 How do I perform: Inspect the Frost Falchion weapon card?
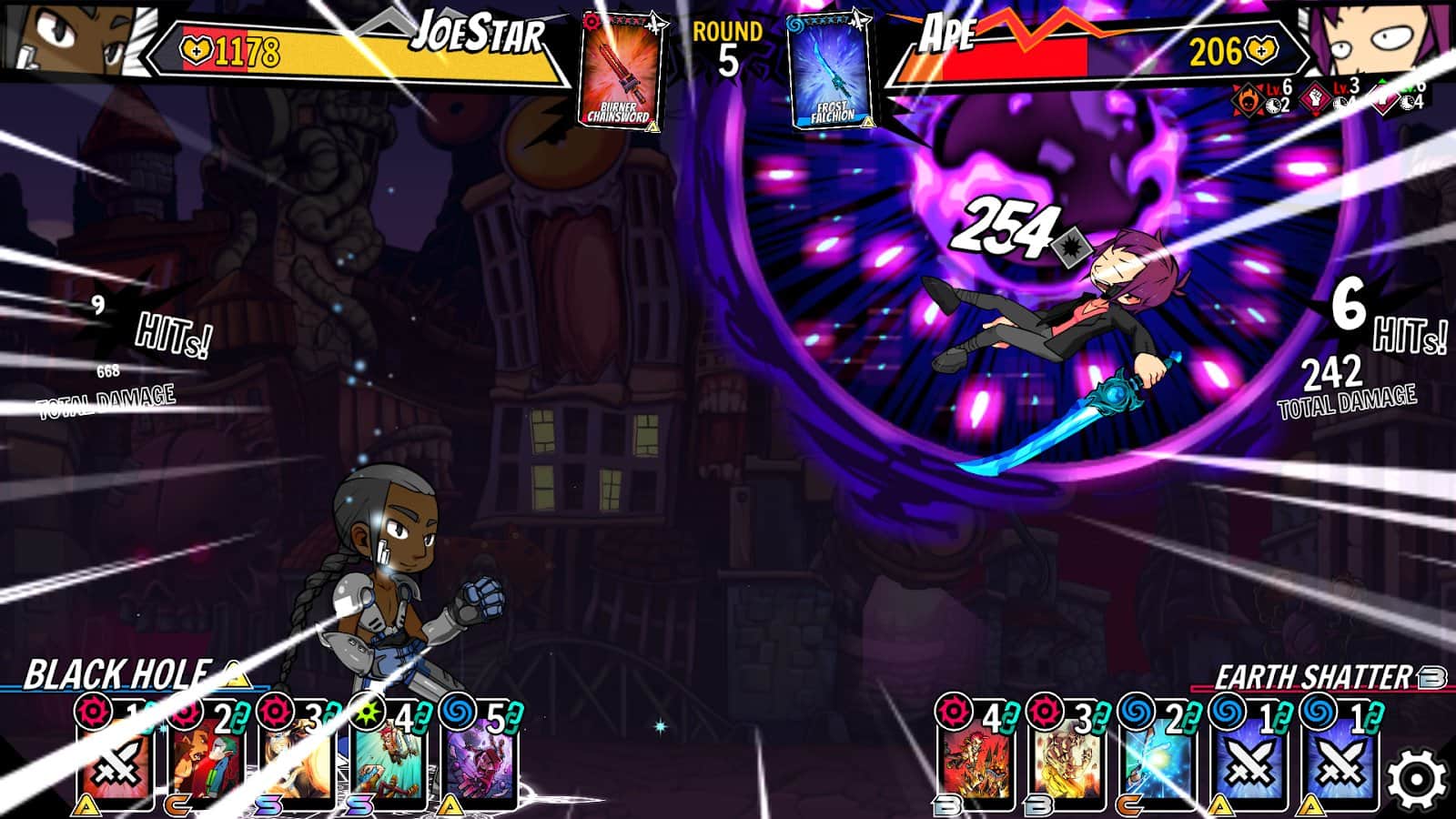831,71
